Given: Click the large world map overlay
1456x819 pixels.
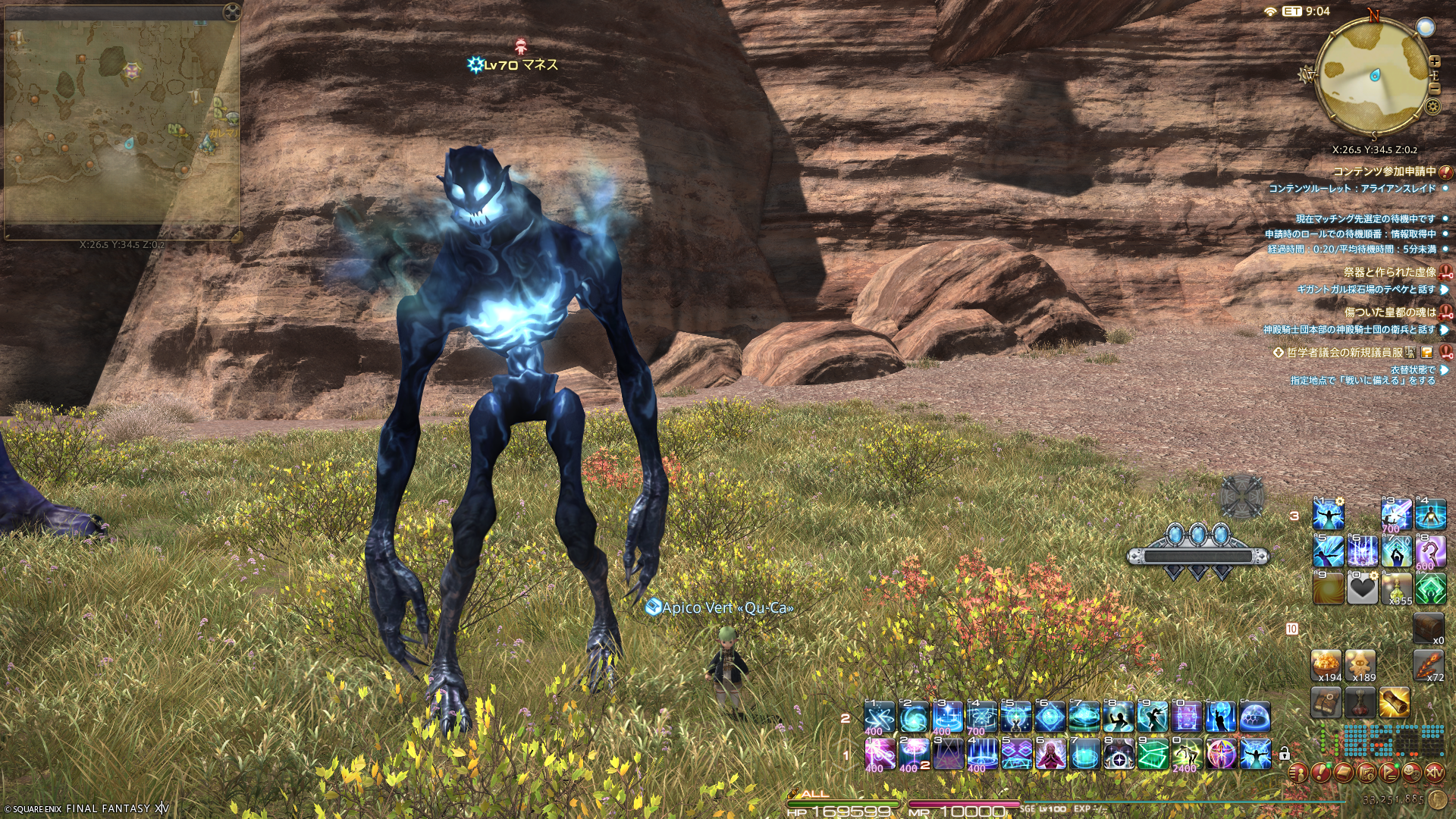Looking at the screenshot, I should click(121, 121).
